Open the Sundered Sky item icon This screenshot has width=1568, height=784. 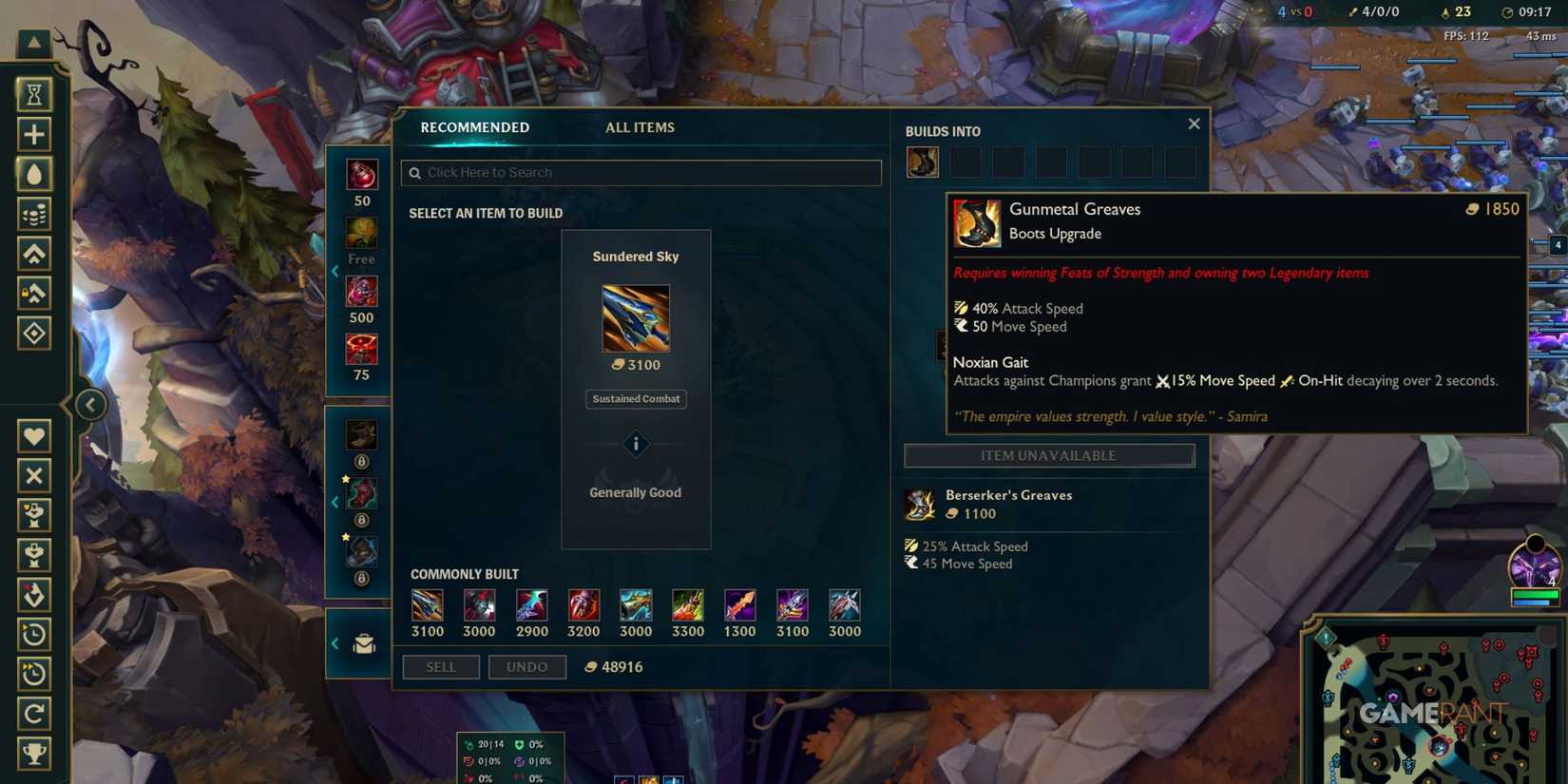(x=635, y=318)
